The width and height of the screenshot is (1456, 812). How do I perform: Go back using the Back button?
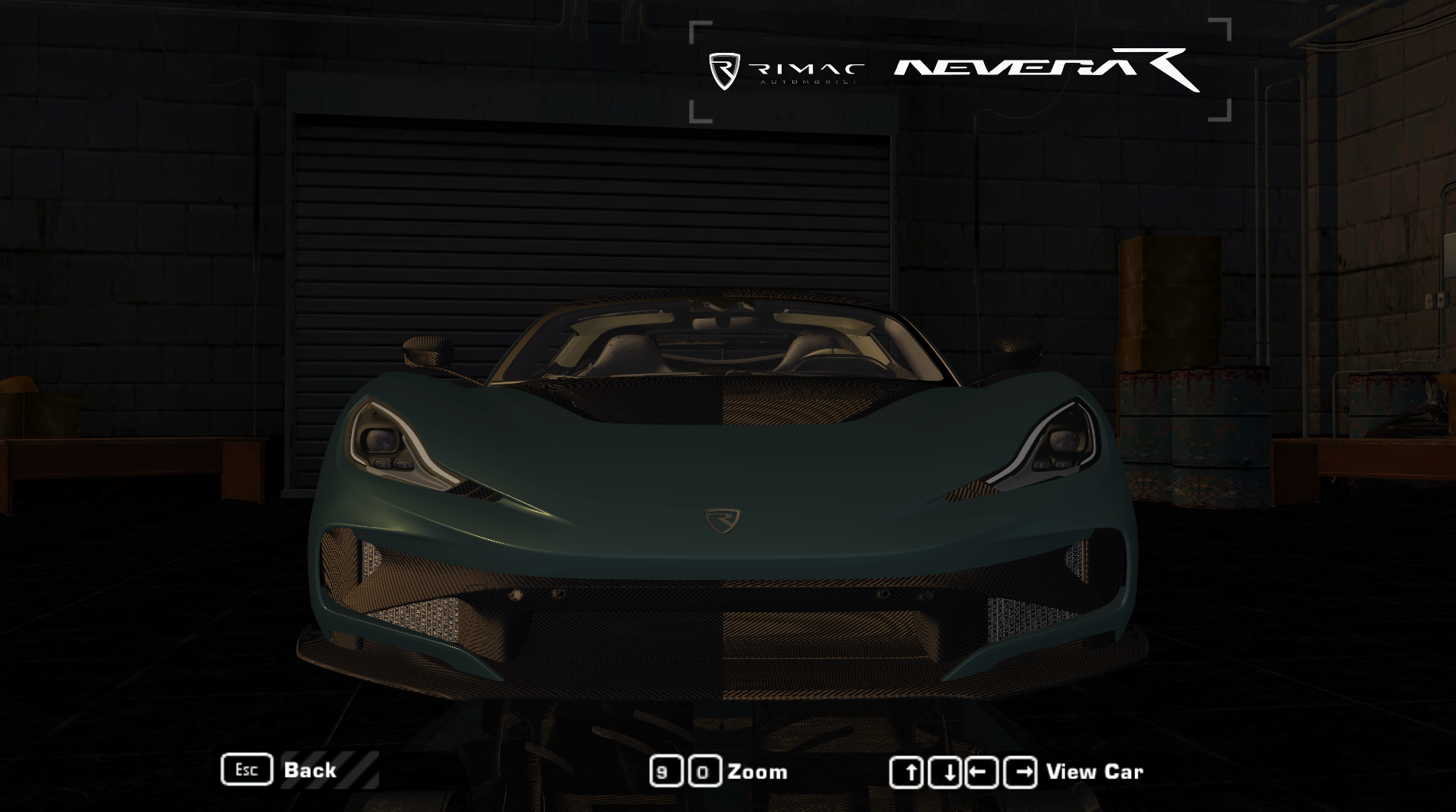(309, 770)
